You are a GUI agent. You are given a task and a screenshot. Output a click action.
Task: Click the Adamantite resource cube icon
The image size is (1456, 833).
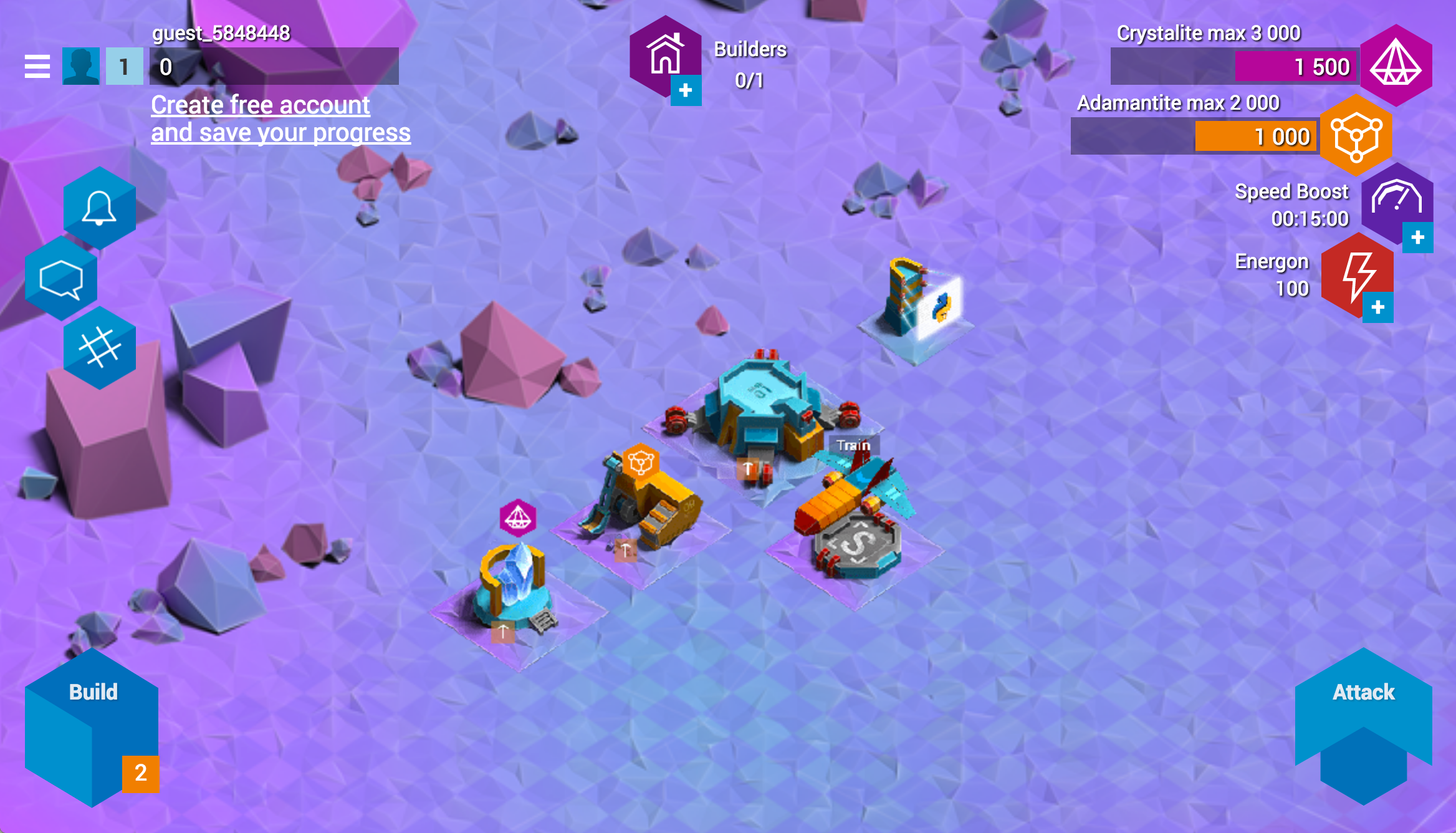pos(1356,135)
